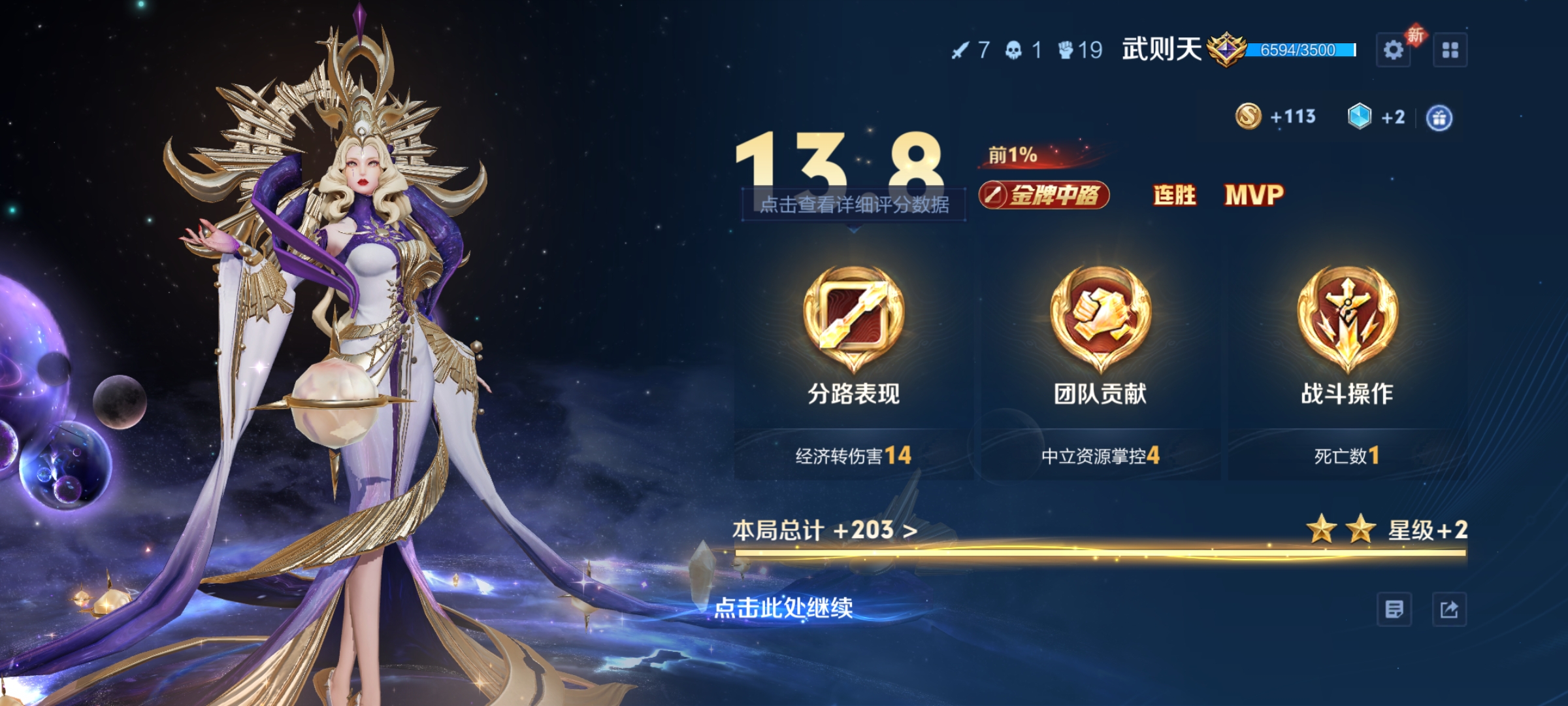Image resolution: width=1568 pixels, height=706 pixels.
Task: Open the four-square grid menu
Action: coord(1450,50)
